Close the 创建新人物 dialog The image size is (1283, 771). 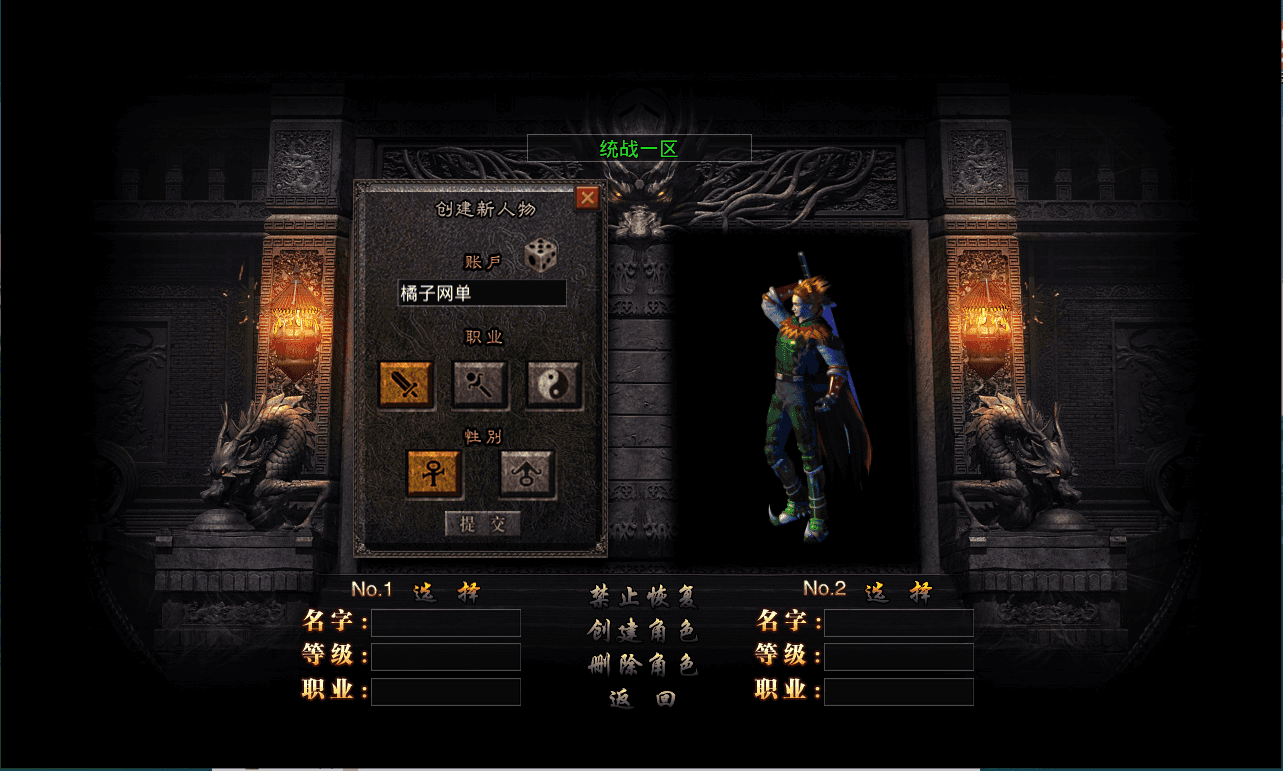click(588, 197)
